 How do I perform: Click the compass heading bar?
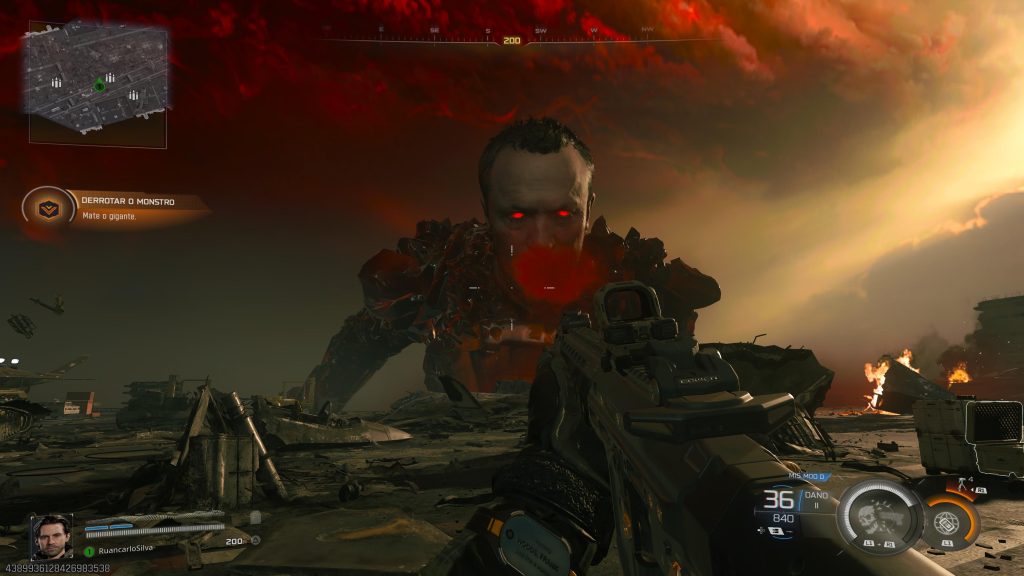(x=511, y=38)
